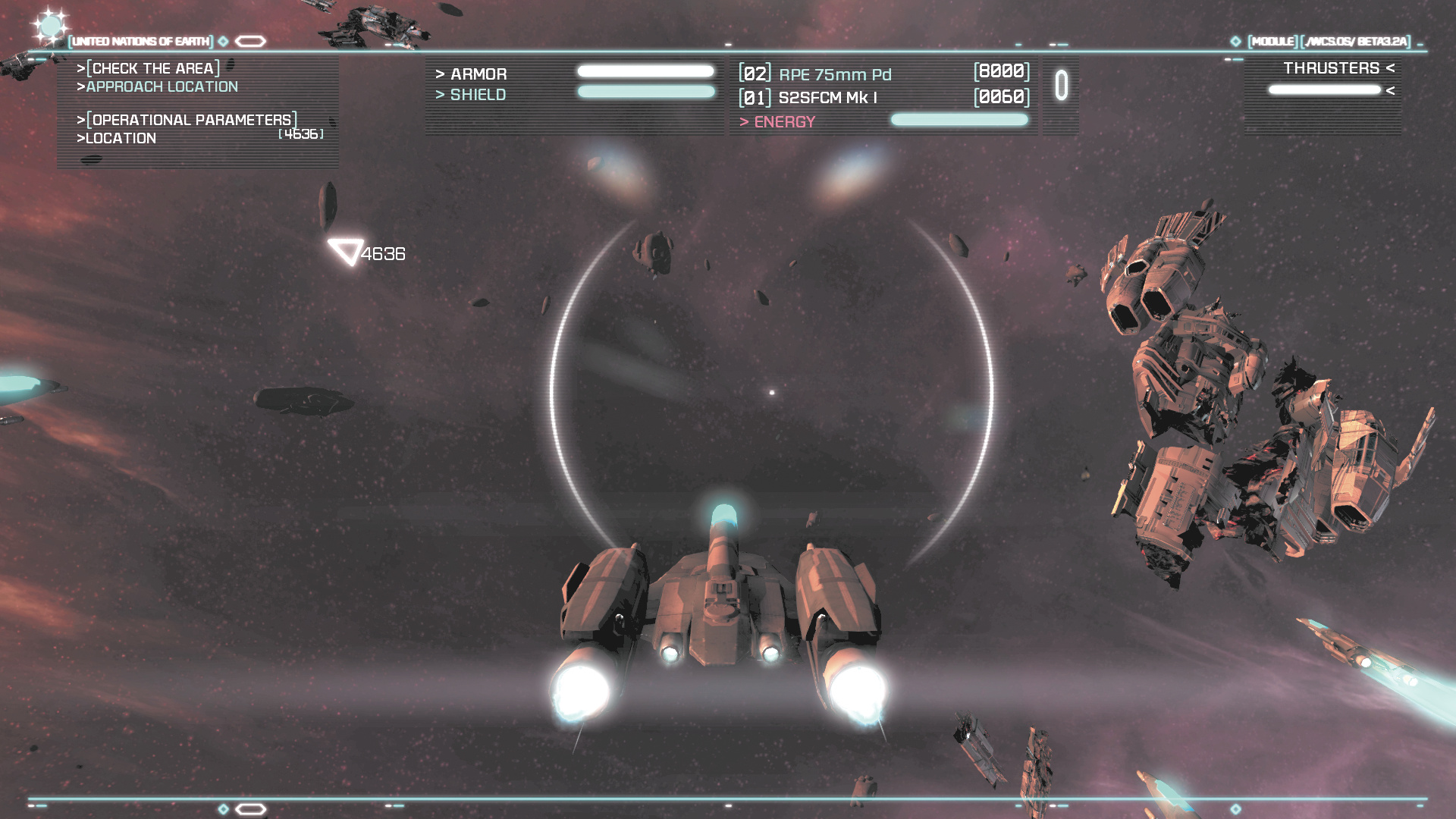This screenshot has width=1456, height=819.
Task: Choose the S2SFCM Mk I missile weapon
Action: (827, 98)
